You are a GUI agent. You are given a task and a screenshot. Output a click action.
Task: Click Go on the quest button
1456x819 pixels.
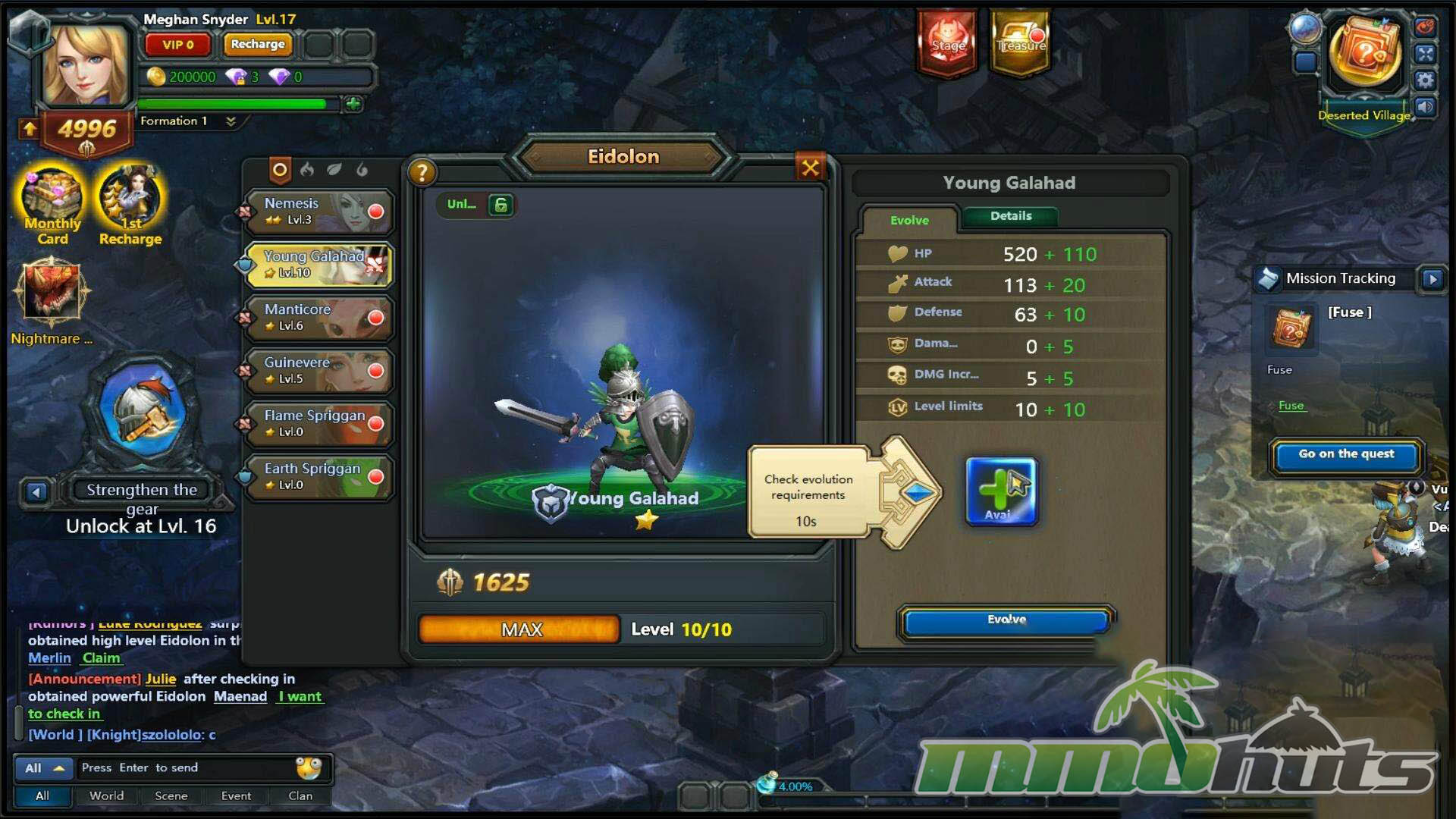coord(1346,454)
